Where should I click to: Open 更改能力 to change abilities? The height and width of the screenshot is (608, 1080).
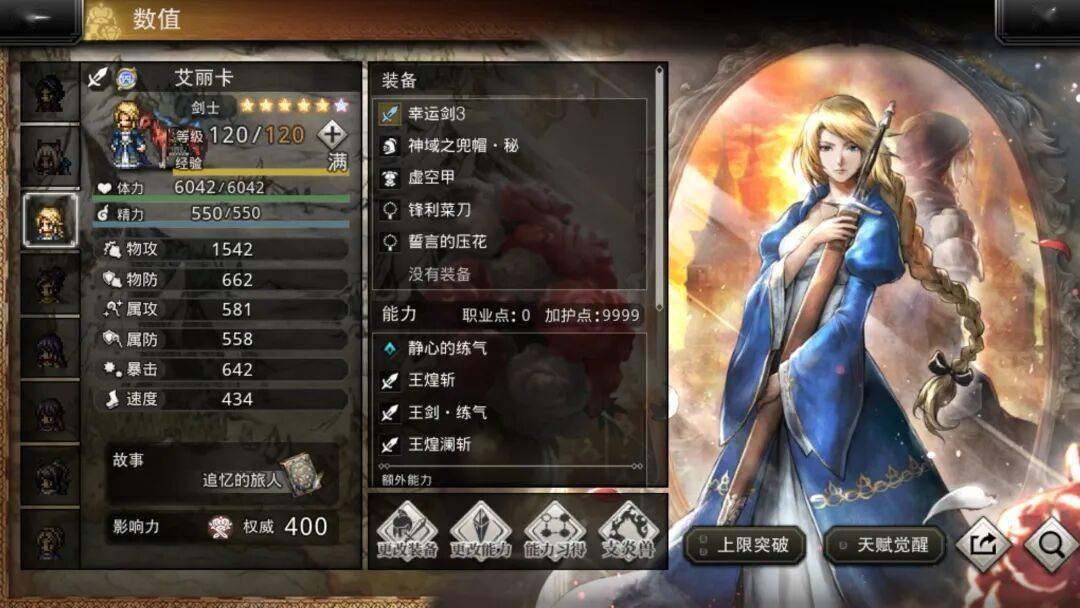480,531
